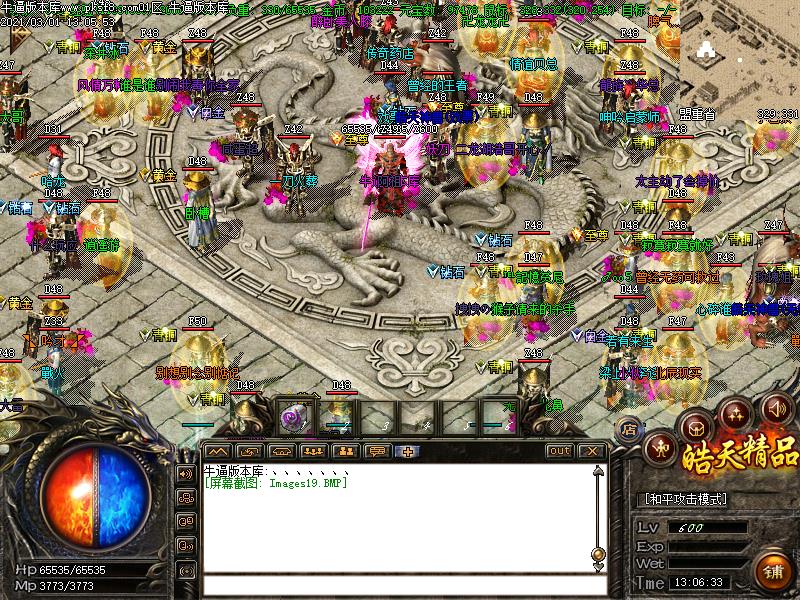Select the speech bubble chat button
This screenshot has height=600, width=800.
(x=377, y=451)
